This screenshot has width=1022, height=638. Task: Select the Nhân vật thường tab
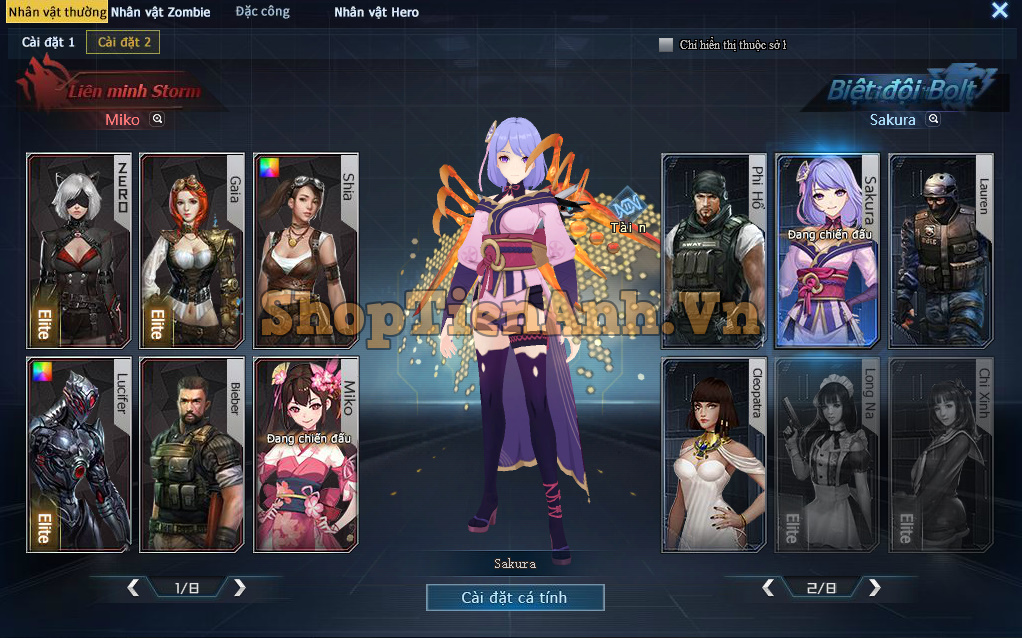pyautogui.click(x=57, y=12)
